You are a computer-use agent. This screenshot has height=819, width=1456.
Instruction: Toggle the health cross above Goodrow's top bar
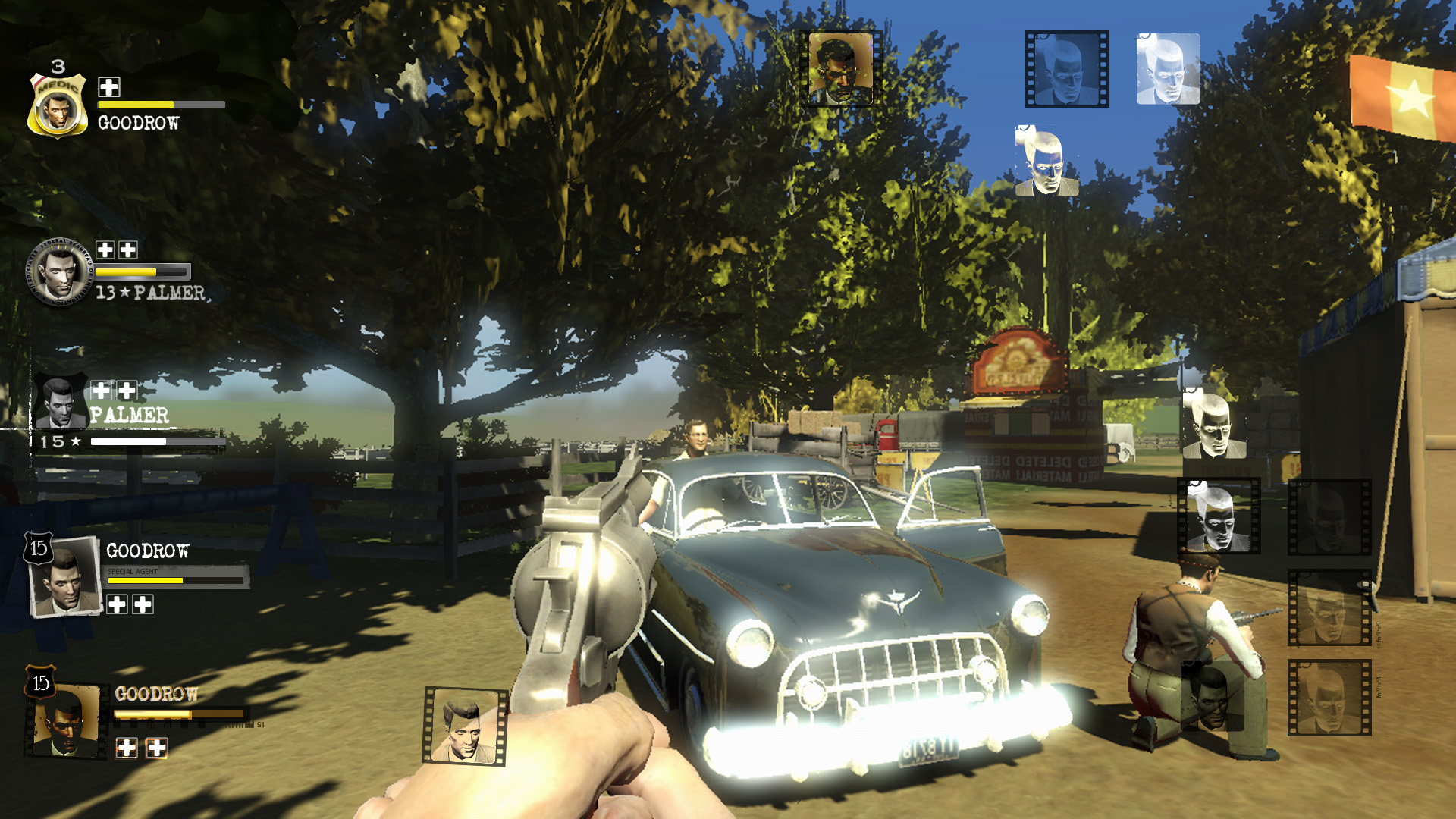[x=108, y=87]
